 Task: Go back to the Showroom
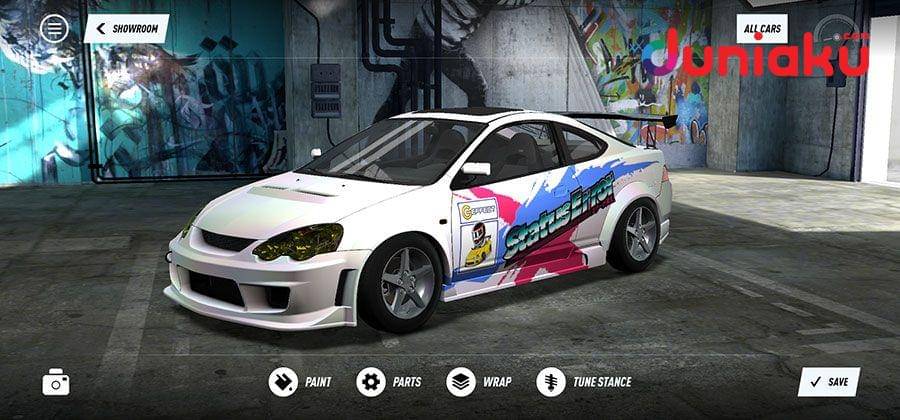point(126,28)
